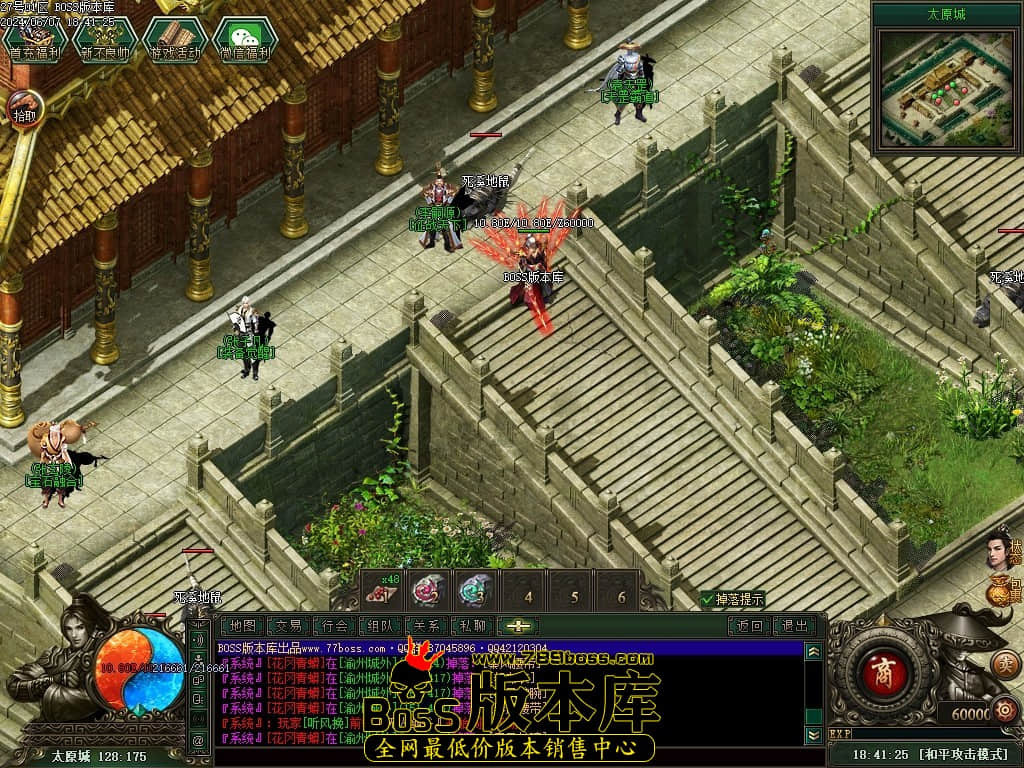Viewport: 1024px width, 768px height.
Task: Open the gear settings button
Action: [x=1004, y=712]
